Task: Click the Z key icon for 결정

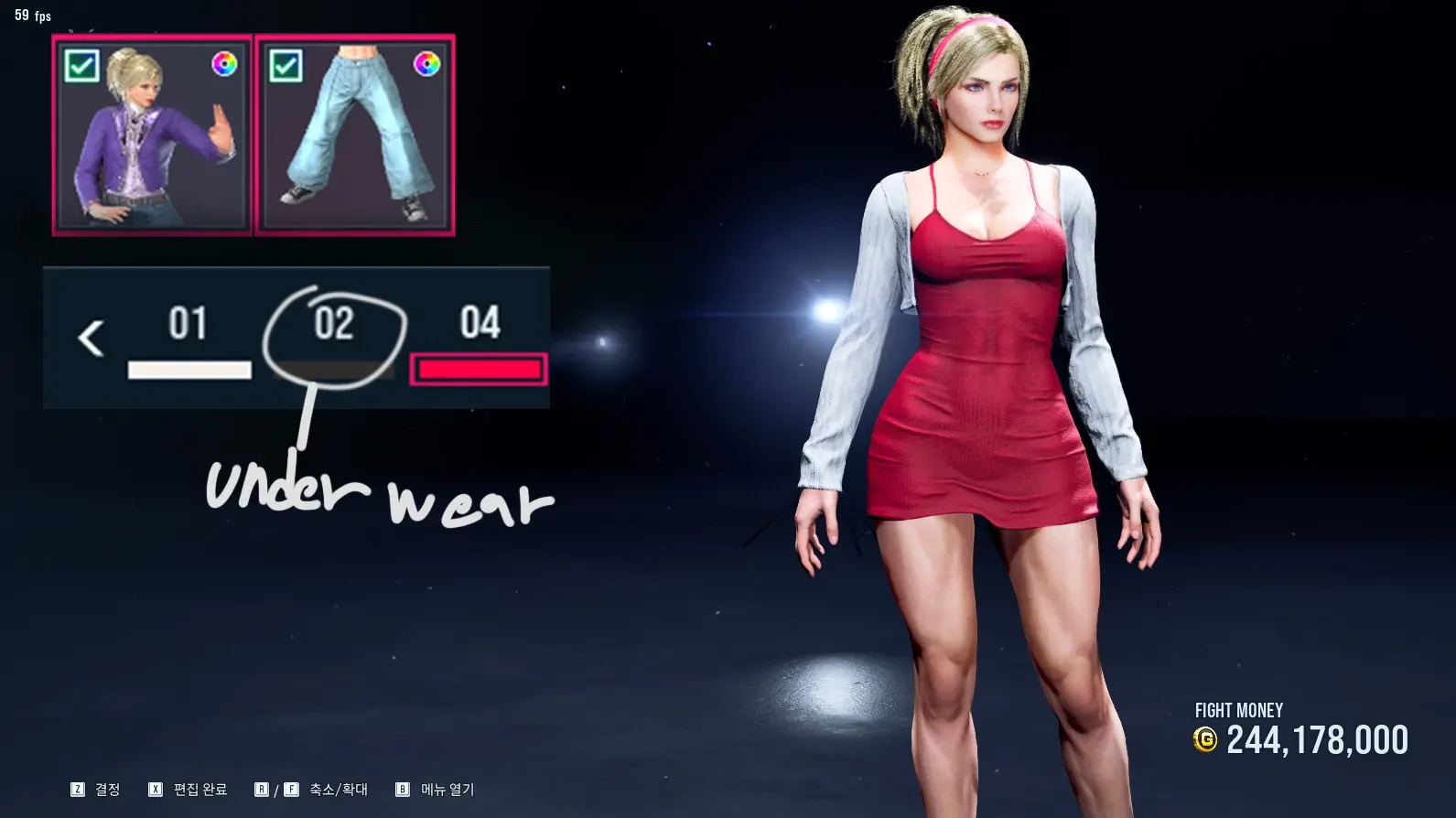Action: (78, 789)
